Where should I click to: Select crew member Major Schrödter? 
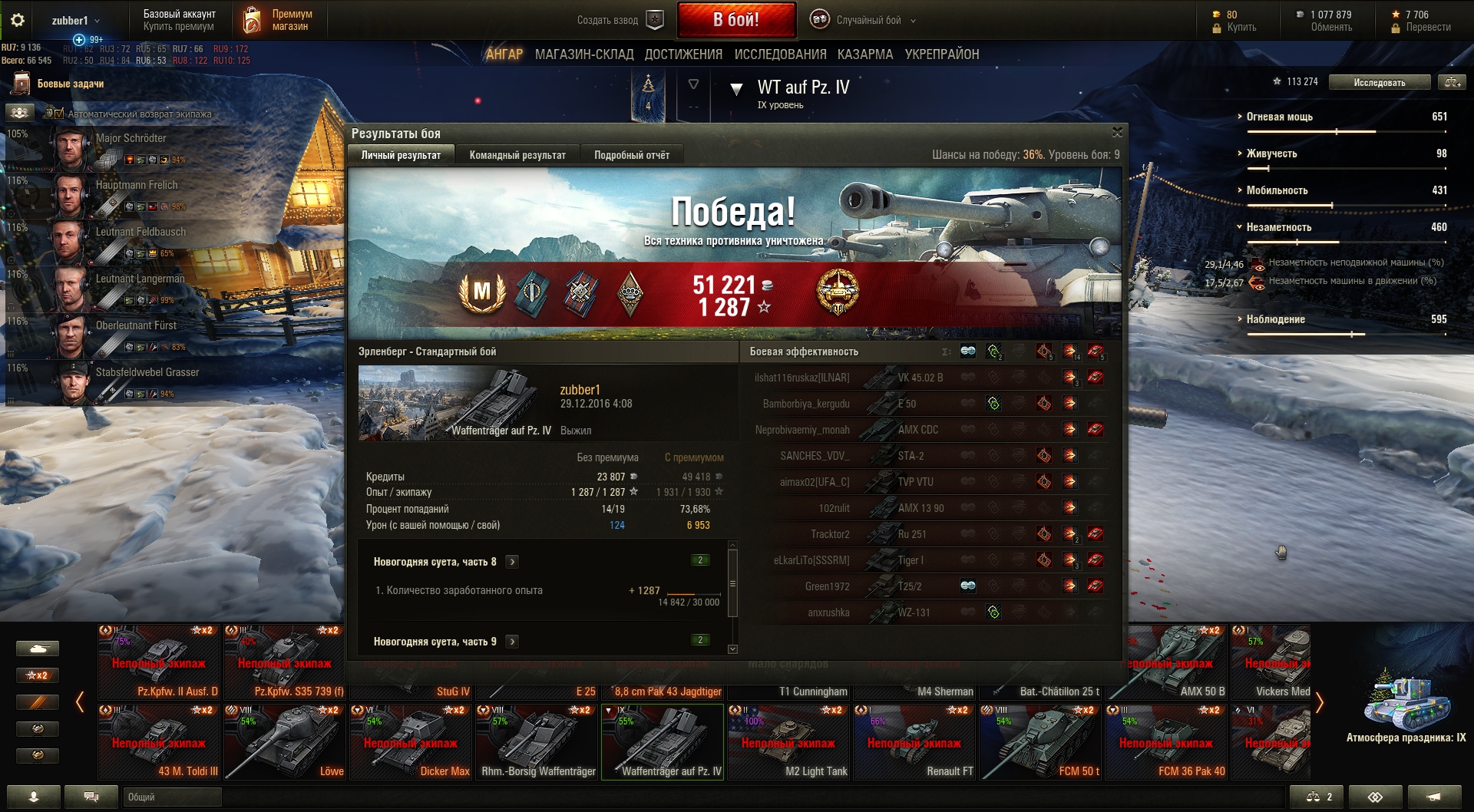(131, 139)
